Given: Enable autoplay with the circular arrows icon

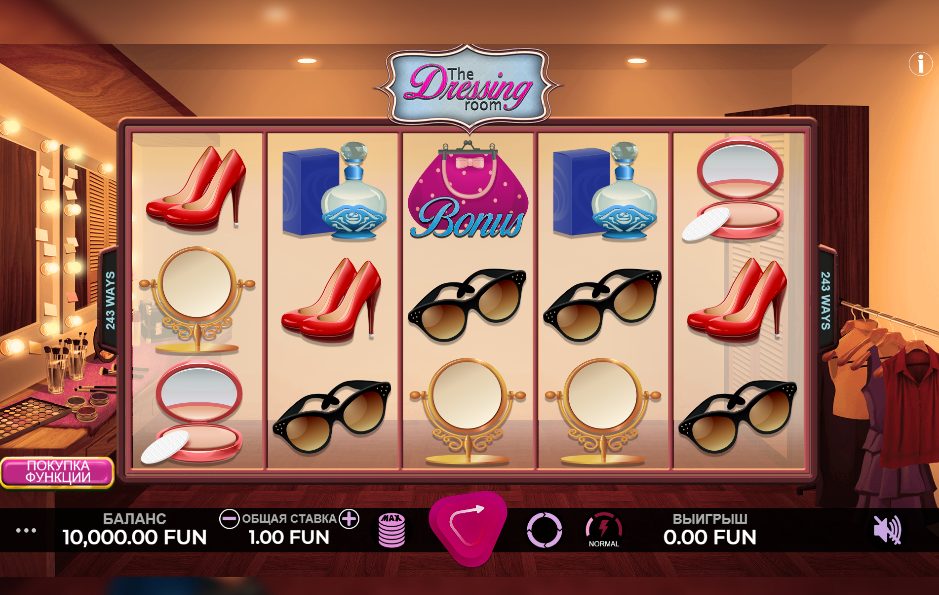Looking at the screenshot, I should 545,529.
